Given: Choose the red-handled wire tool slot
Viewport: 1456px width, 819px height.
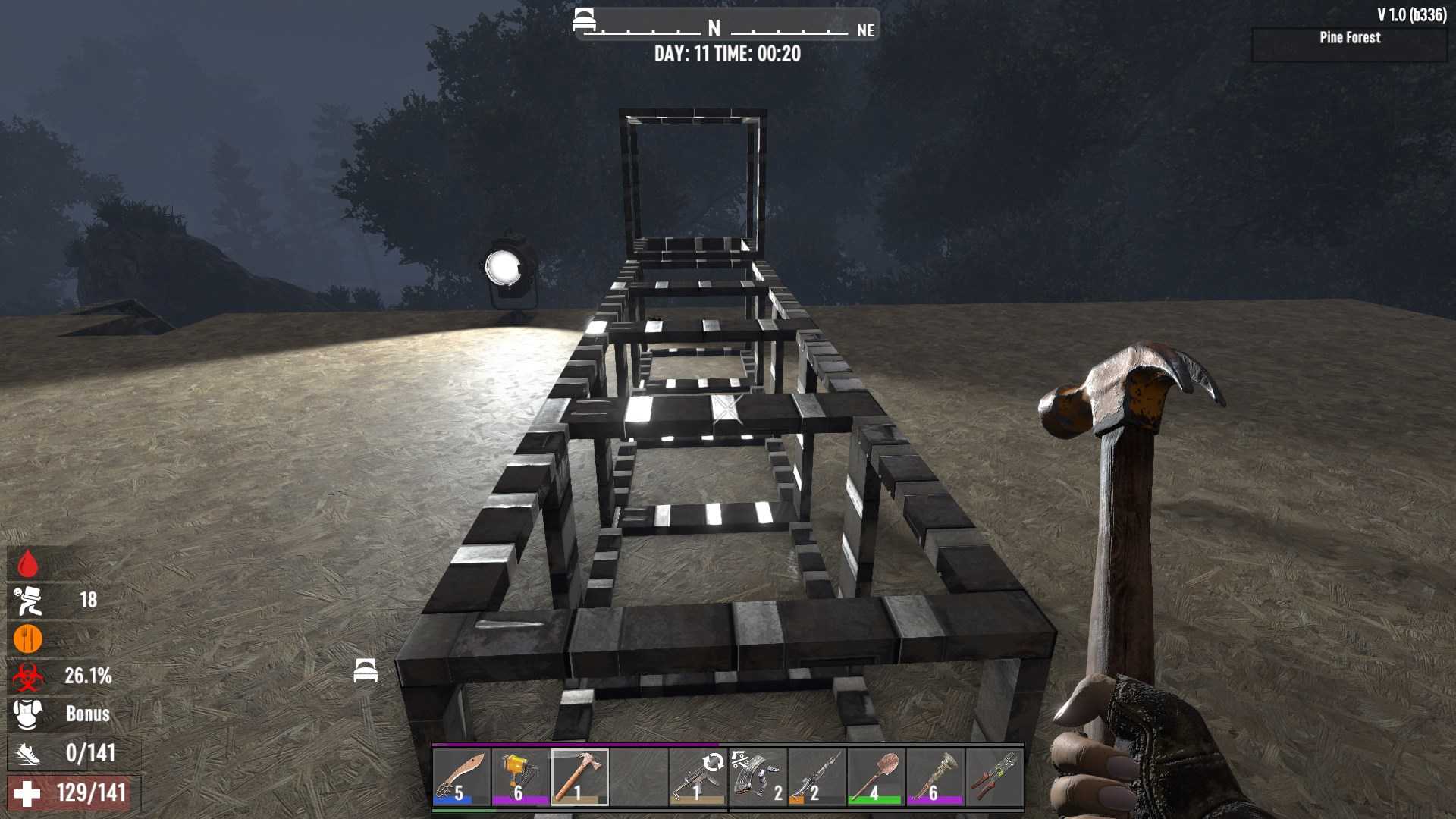Looking at the screenshot, I should pos(993,777).
